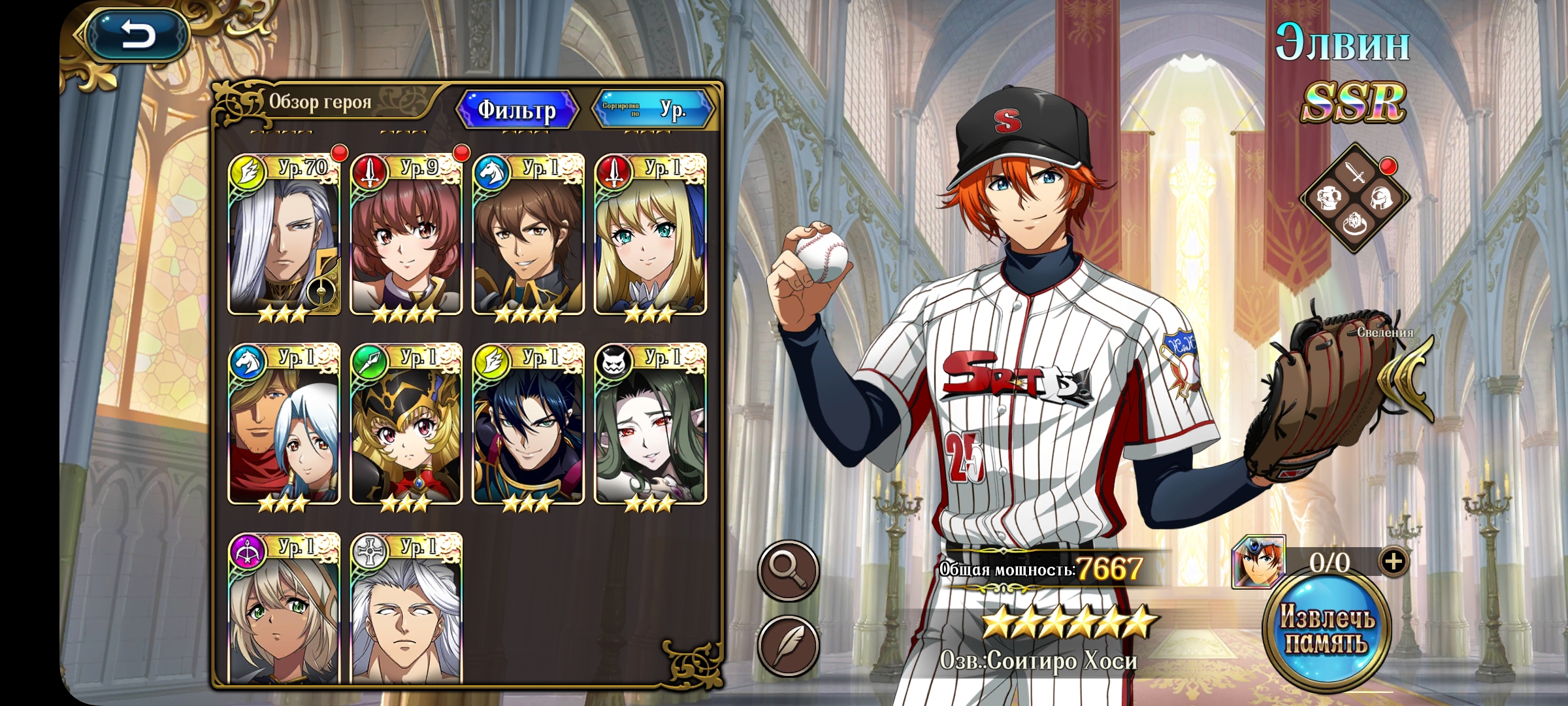Tap the Извлечь память button

pyautogui.click(x=1326, y=632)
